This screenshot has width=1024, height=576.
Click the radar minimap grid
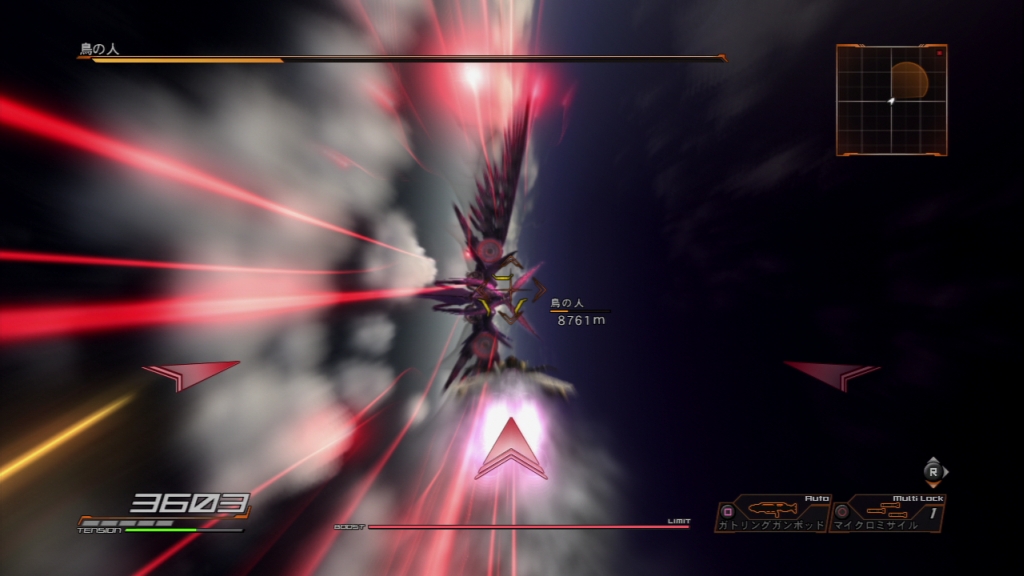click(x=891, y=99)
